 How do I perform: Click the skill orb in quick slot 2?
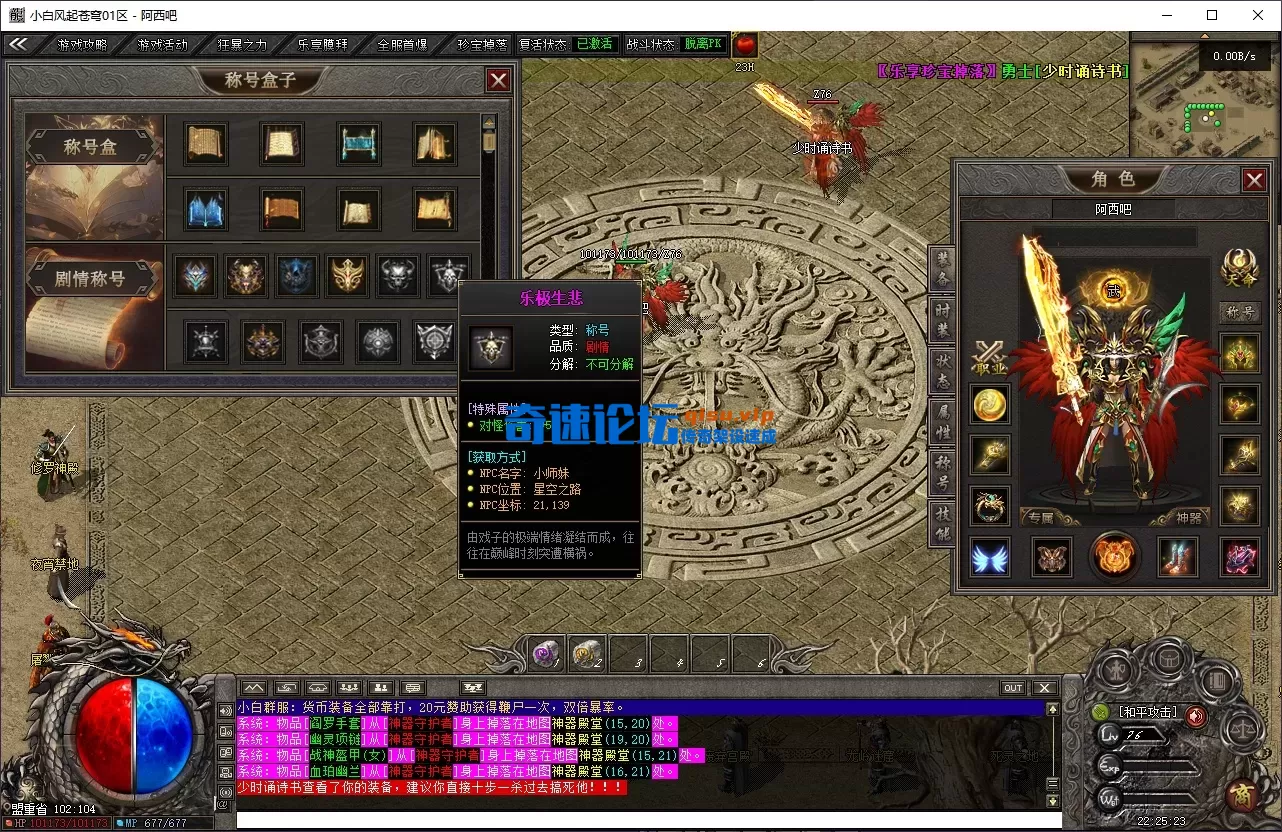click(x=585, y=653)
